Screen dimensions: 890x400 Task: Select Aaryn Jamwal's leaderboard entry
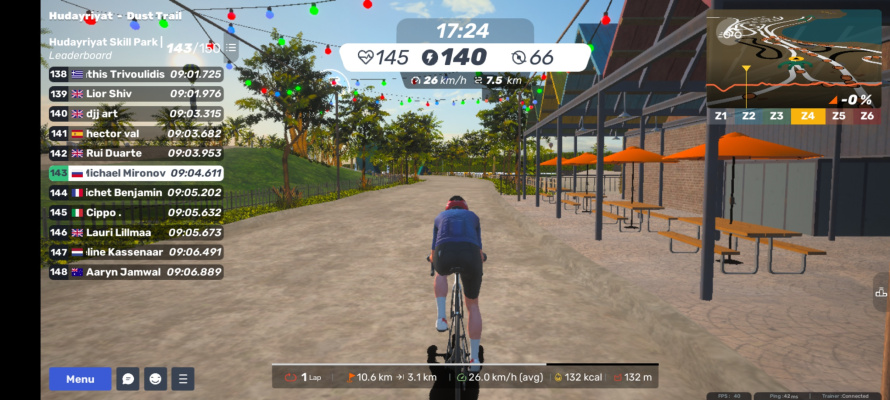pos(135,272)
